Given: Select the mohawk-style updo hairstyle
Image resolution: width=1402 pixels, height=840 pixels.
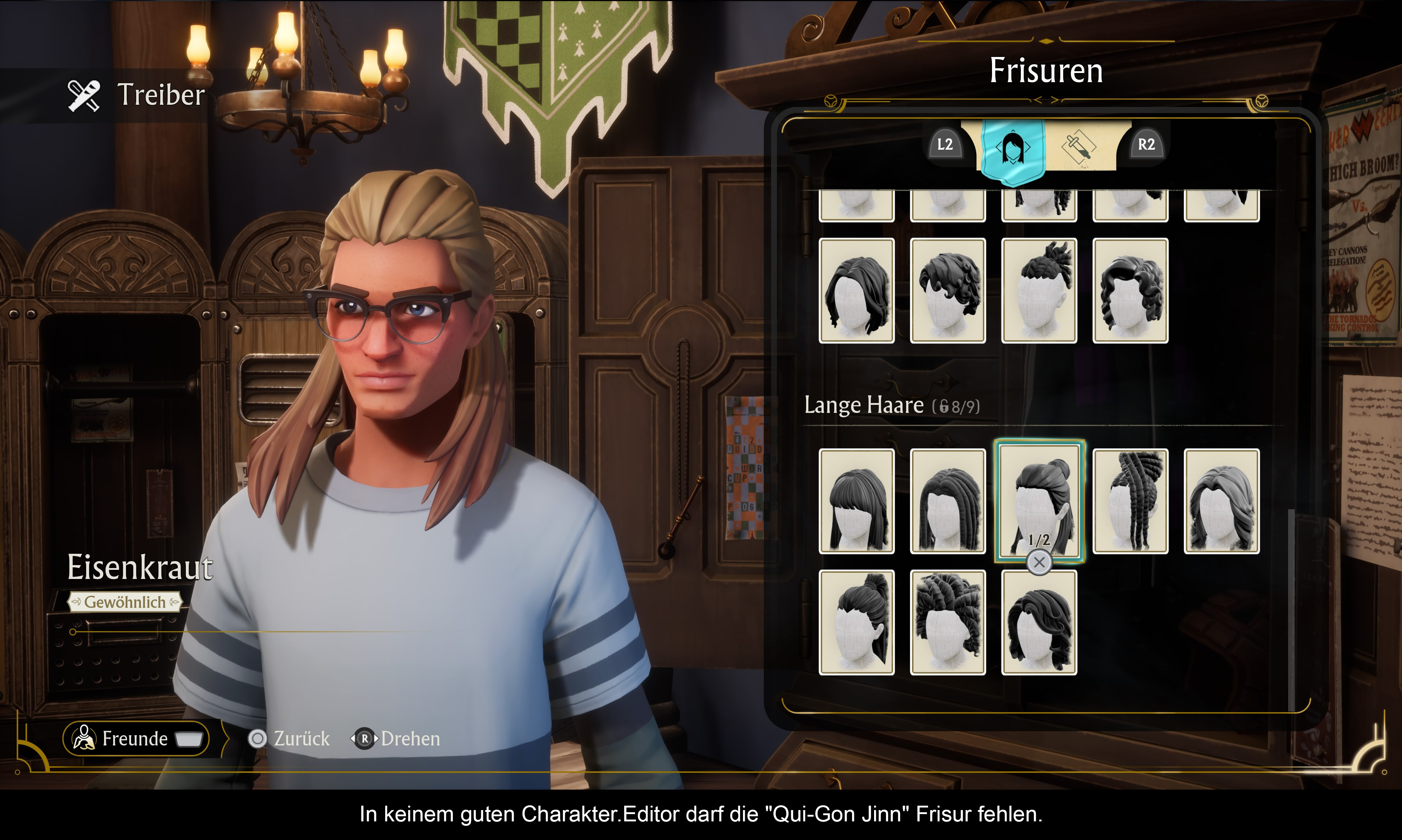Looking at the screenshot, I should pos(1039,290).
